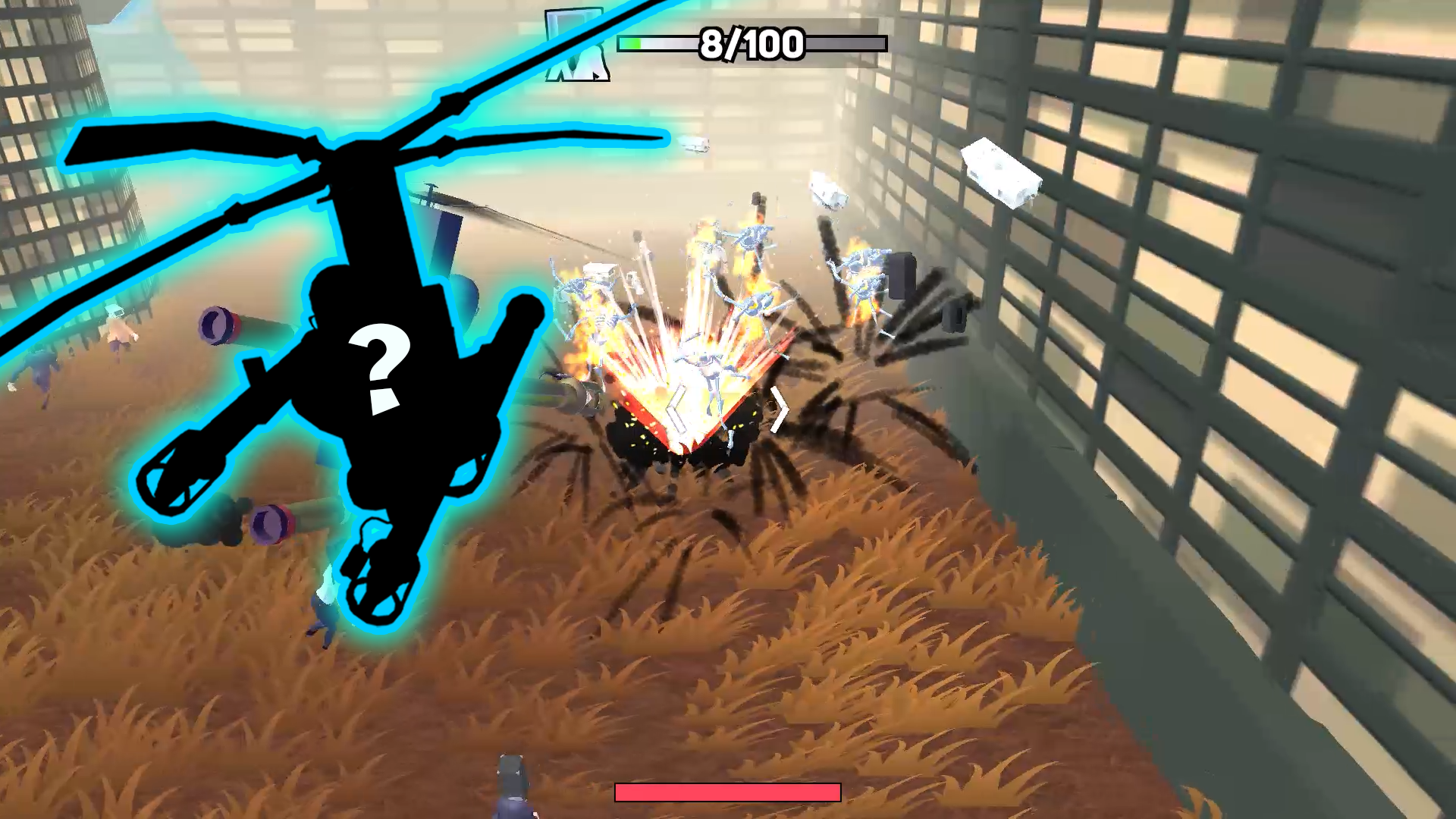1456x819 pixels.
Task: Tap the green progress fill at 8/100
Action: (631, 43)
